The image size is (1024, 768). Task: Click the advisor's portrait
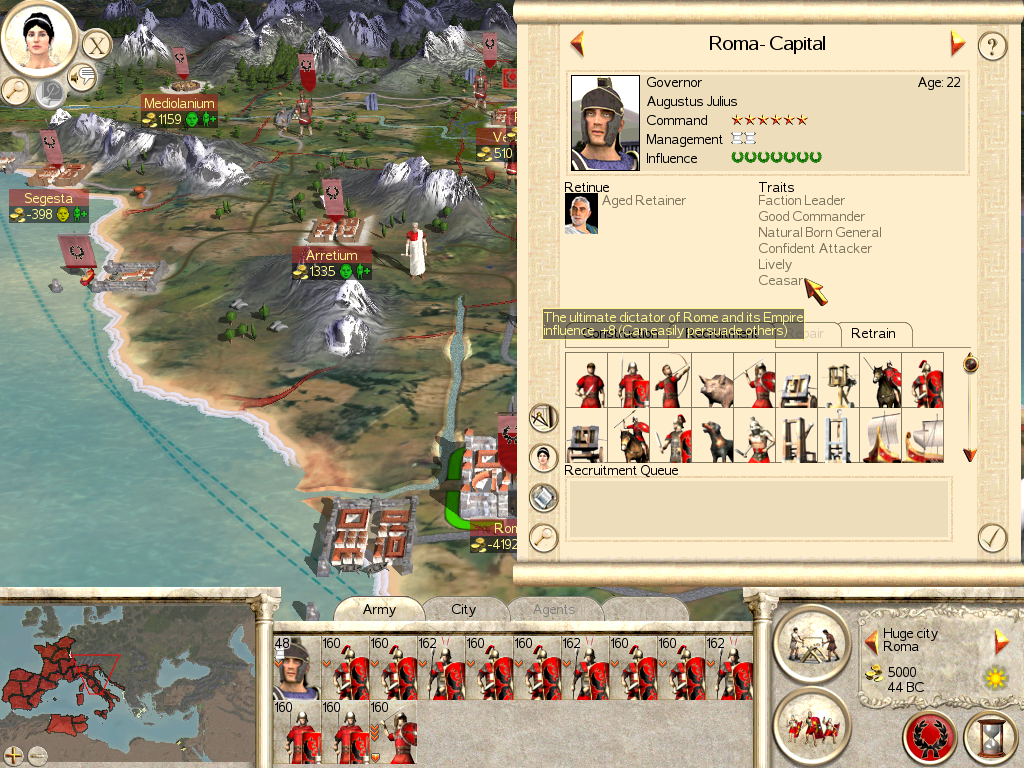[40, 38]
